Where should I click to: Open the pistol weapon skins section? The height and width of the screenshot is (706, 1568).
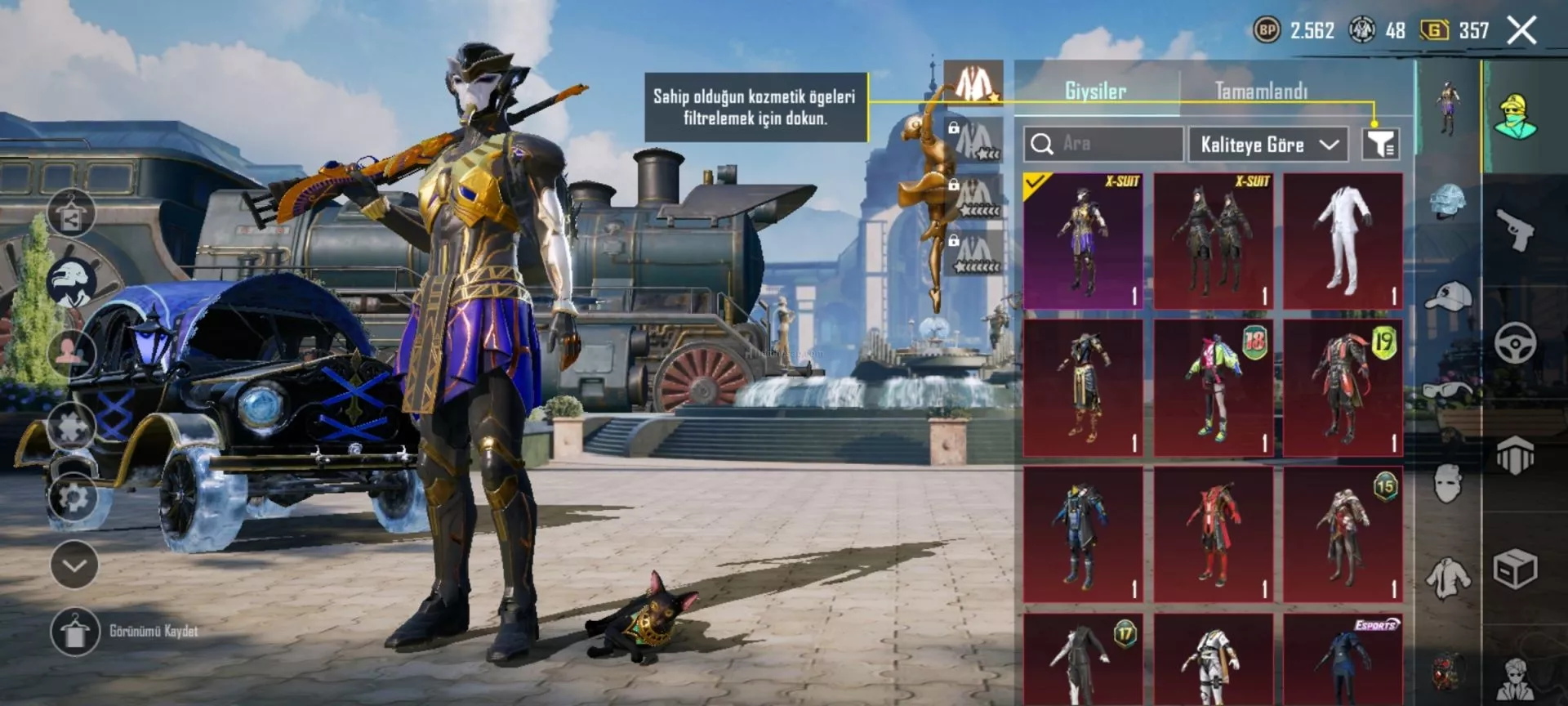(1515, 230)
